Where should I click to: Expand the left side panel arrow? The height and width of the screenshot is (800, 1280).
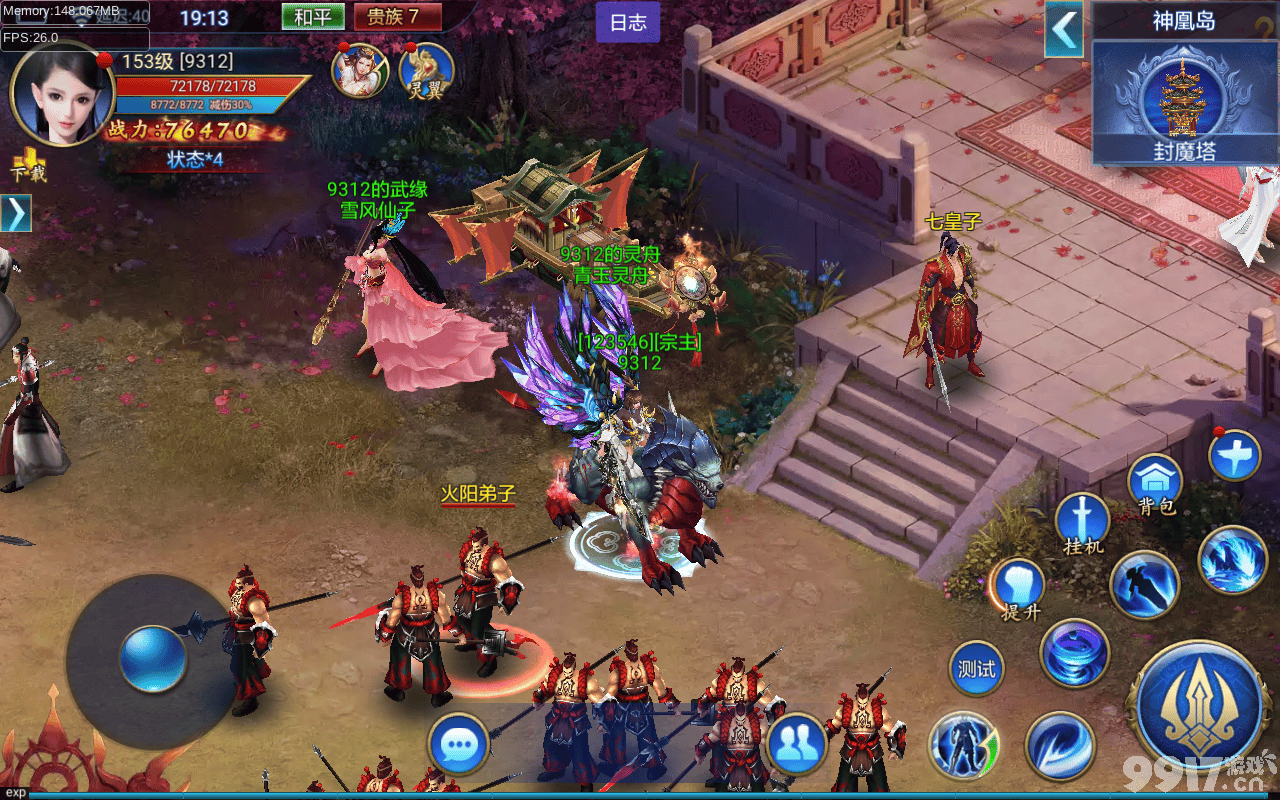click(17, 213)
